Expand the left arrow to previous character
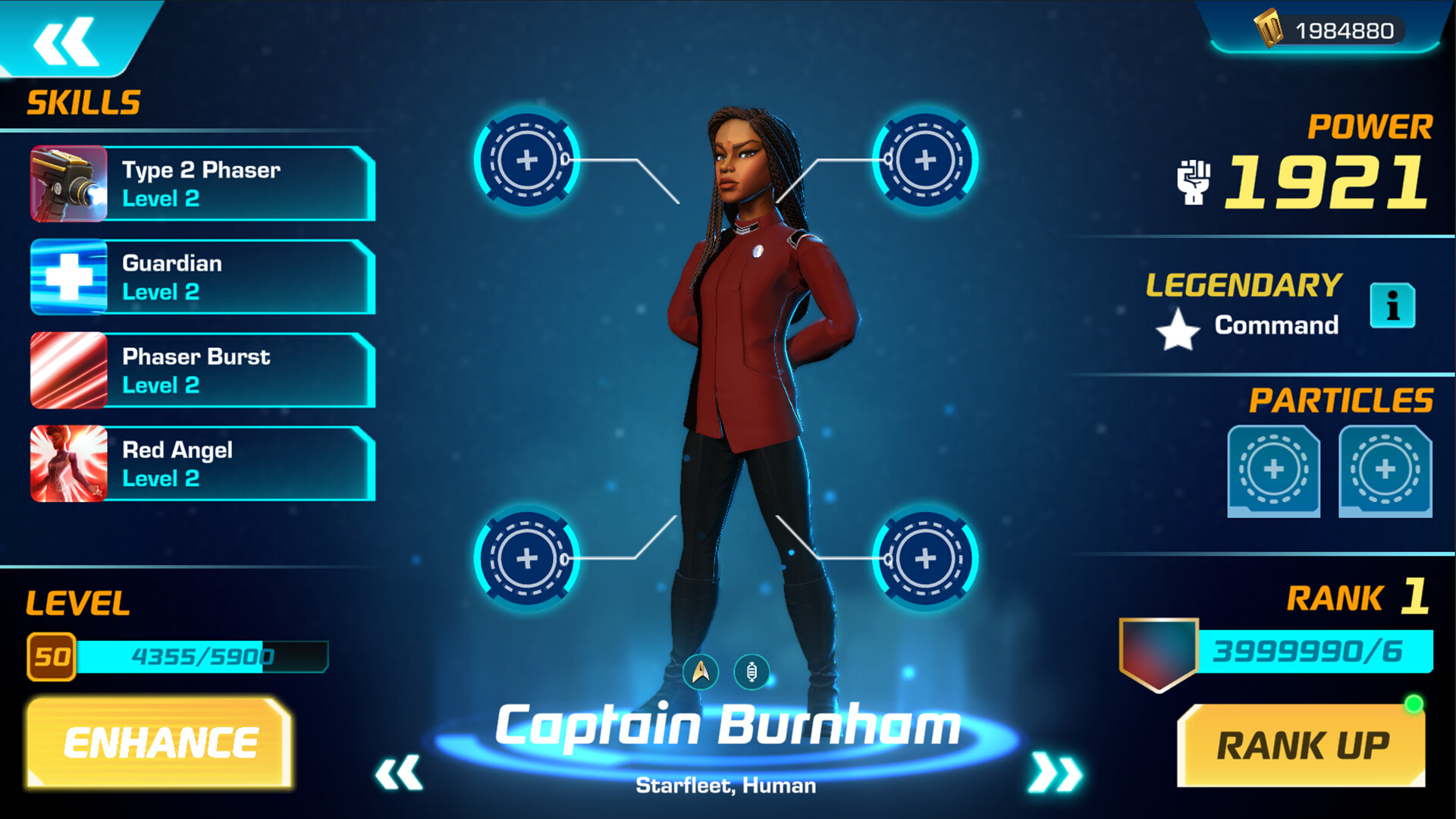This screenshot has height=819, width=1456. click(x=398, y=772)
